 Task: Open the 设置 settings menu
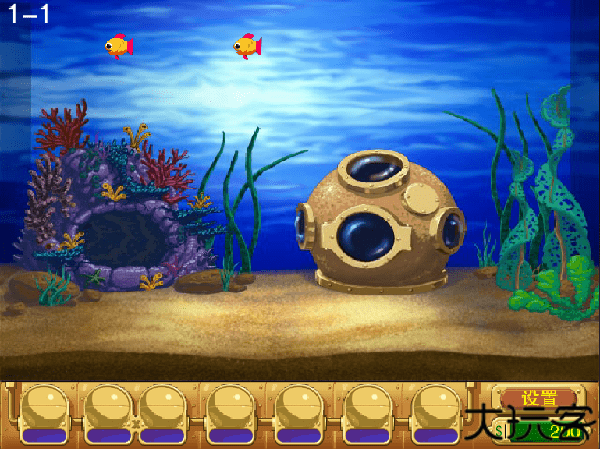(x=540, y=397)
